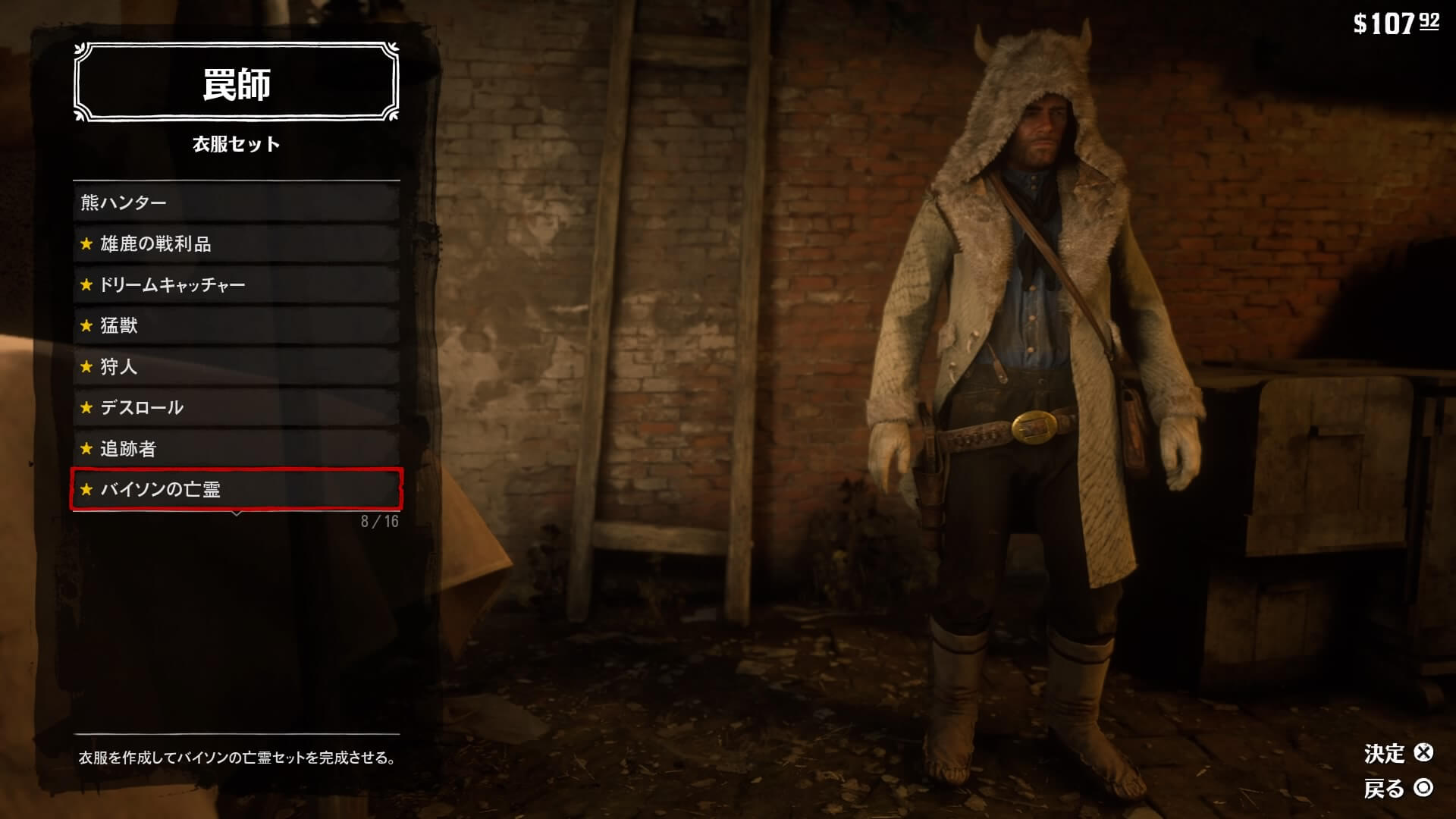This screenshot has height=819, width=1456.
Task: Choose the デスロール outfit entry
Action: click(x=236, y=407)
